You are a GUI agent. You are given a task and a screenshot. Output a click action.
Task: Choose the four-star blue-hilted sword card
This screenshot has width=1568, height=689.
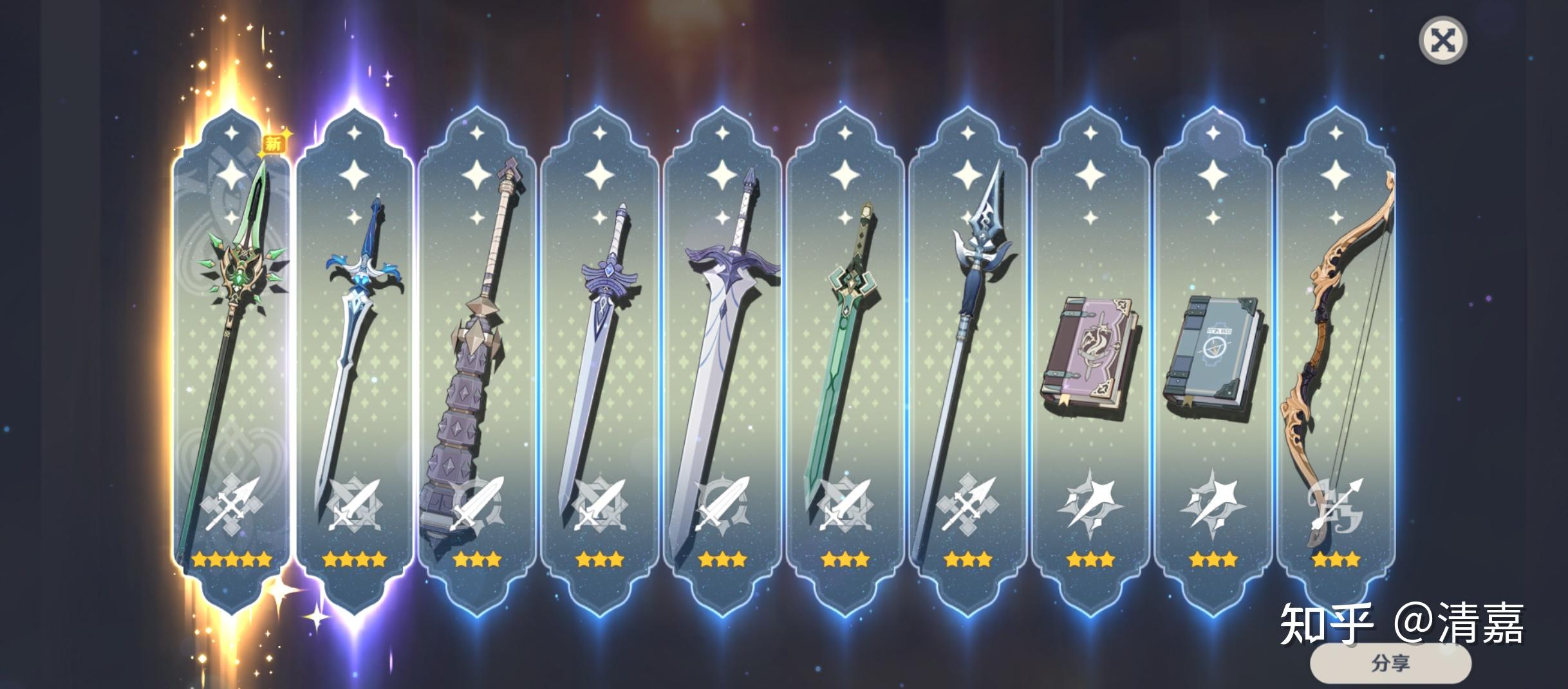tap(354, 360)
